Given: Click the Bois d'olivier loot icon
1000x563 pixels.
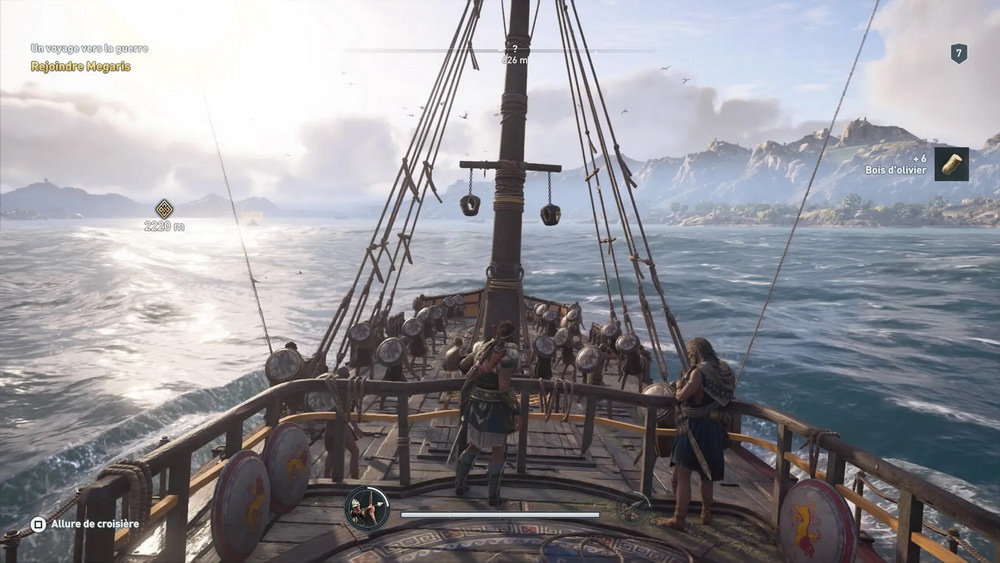Looking at the screenshot, I should coord(951,163).
